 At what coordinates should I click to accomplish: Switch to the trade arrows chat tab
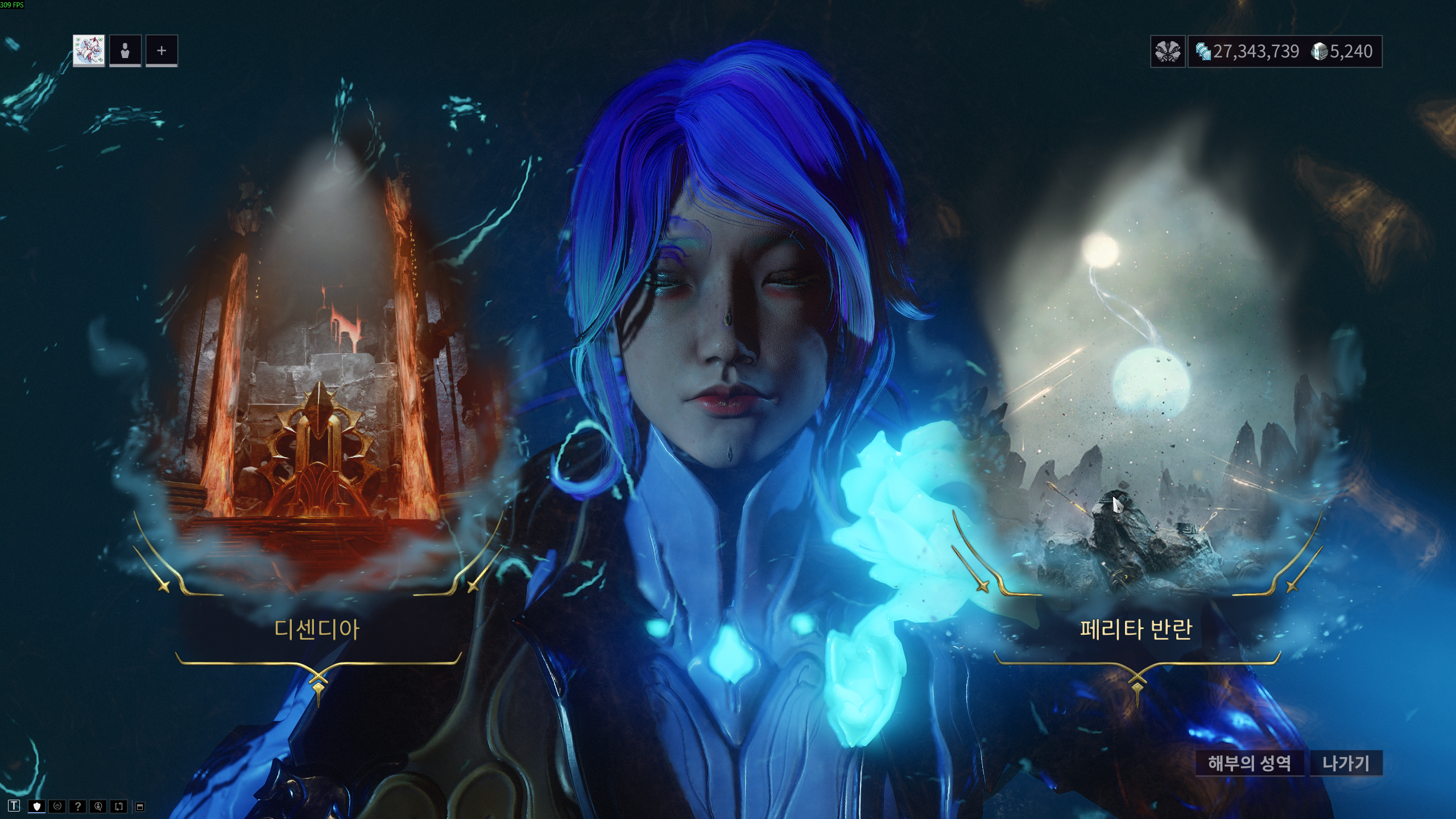119,806
